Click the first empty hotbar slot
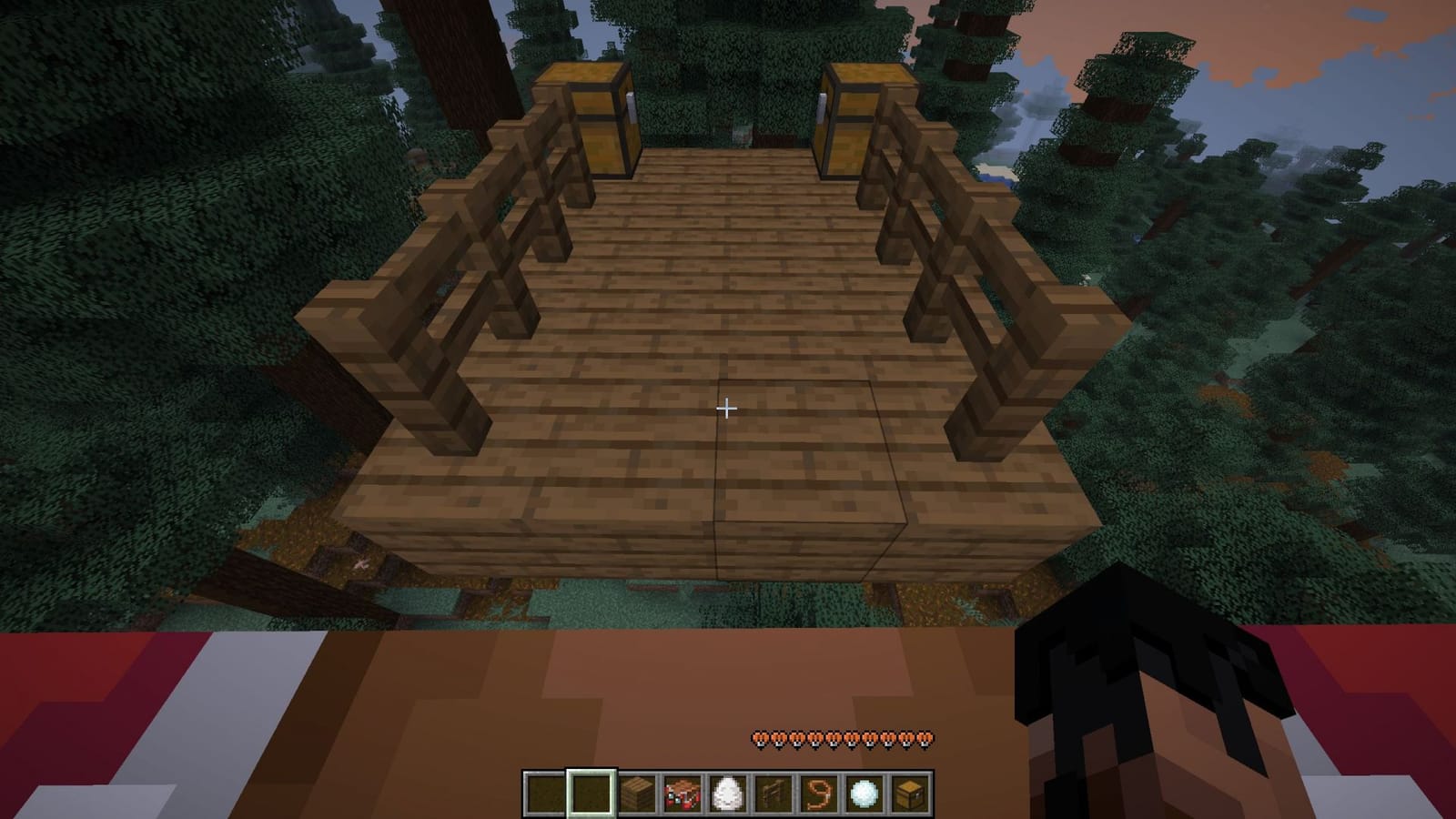Image resolution: width=1456 pixels, height=819 pixels. (x=544, y=792)
